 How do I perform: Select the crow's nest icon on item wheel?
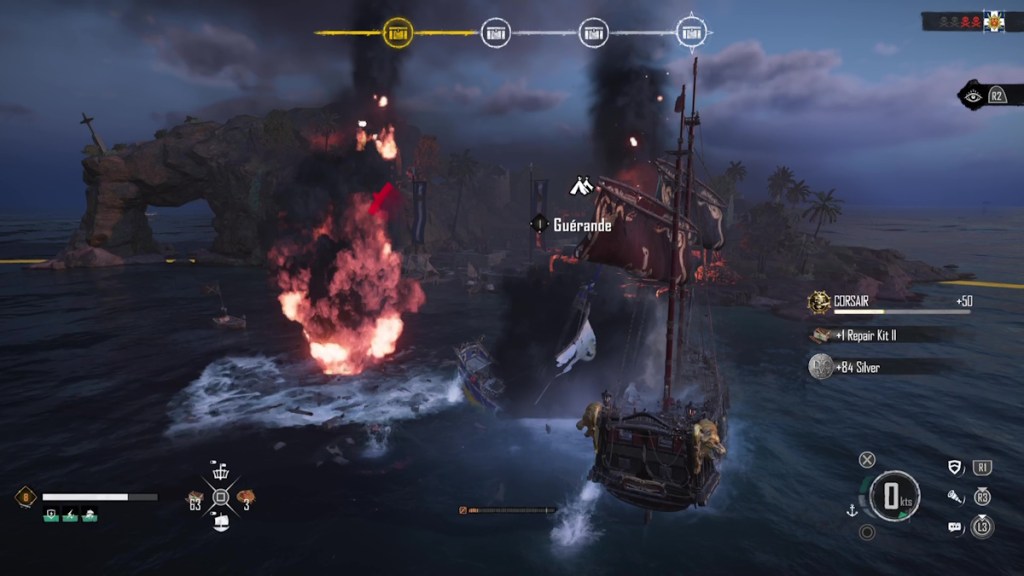221,471
